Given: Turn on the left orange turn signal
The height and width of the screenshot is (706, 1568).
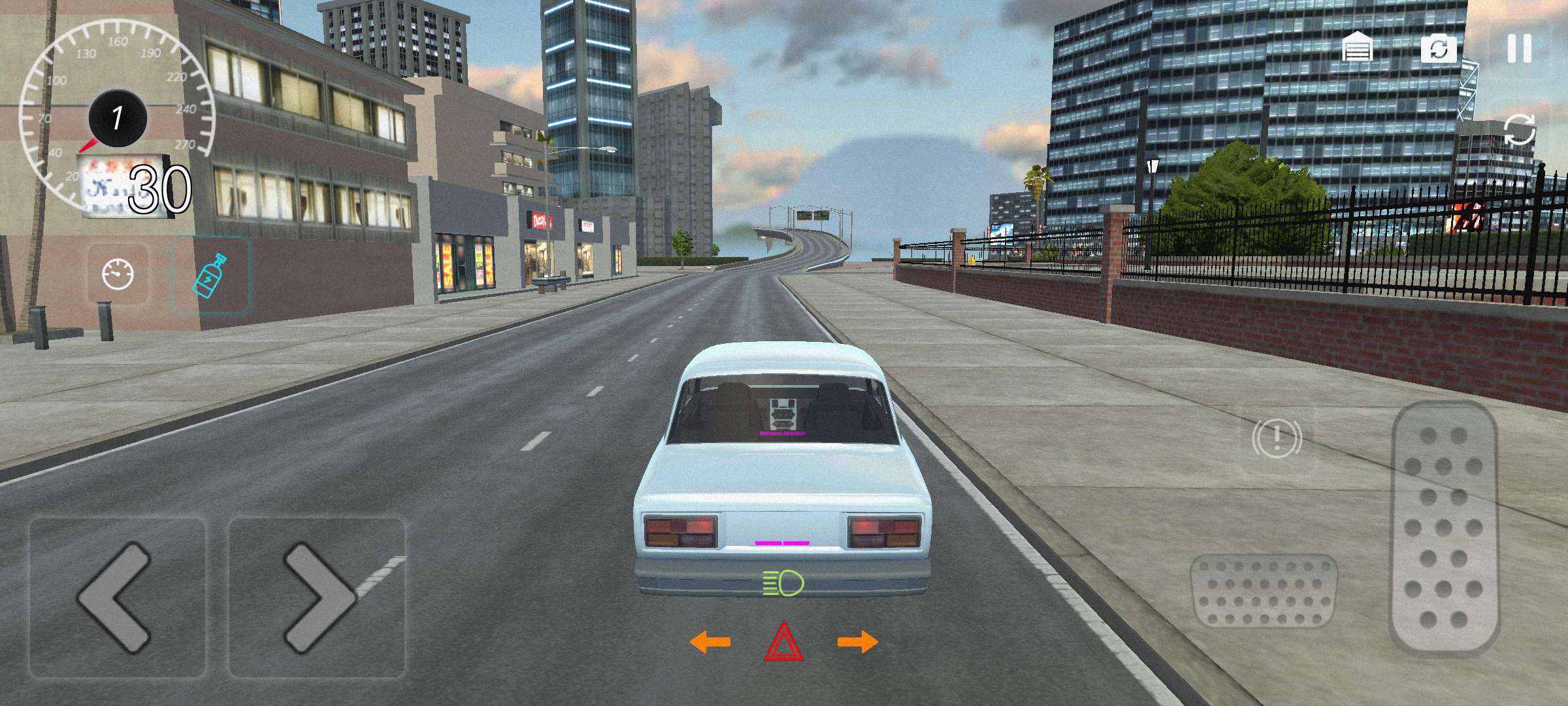Looking at the screenshot, I should 710,642.
